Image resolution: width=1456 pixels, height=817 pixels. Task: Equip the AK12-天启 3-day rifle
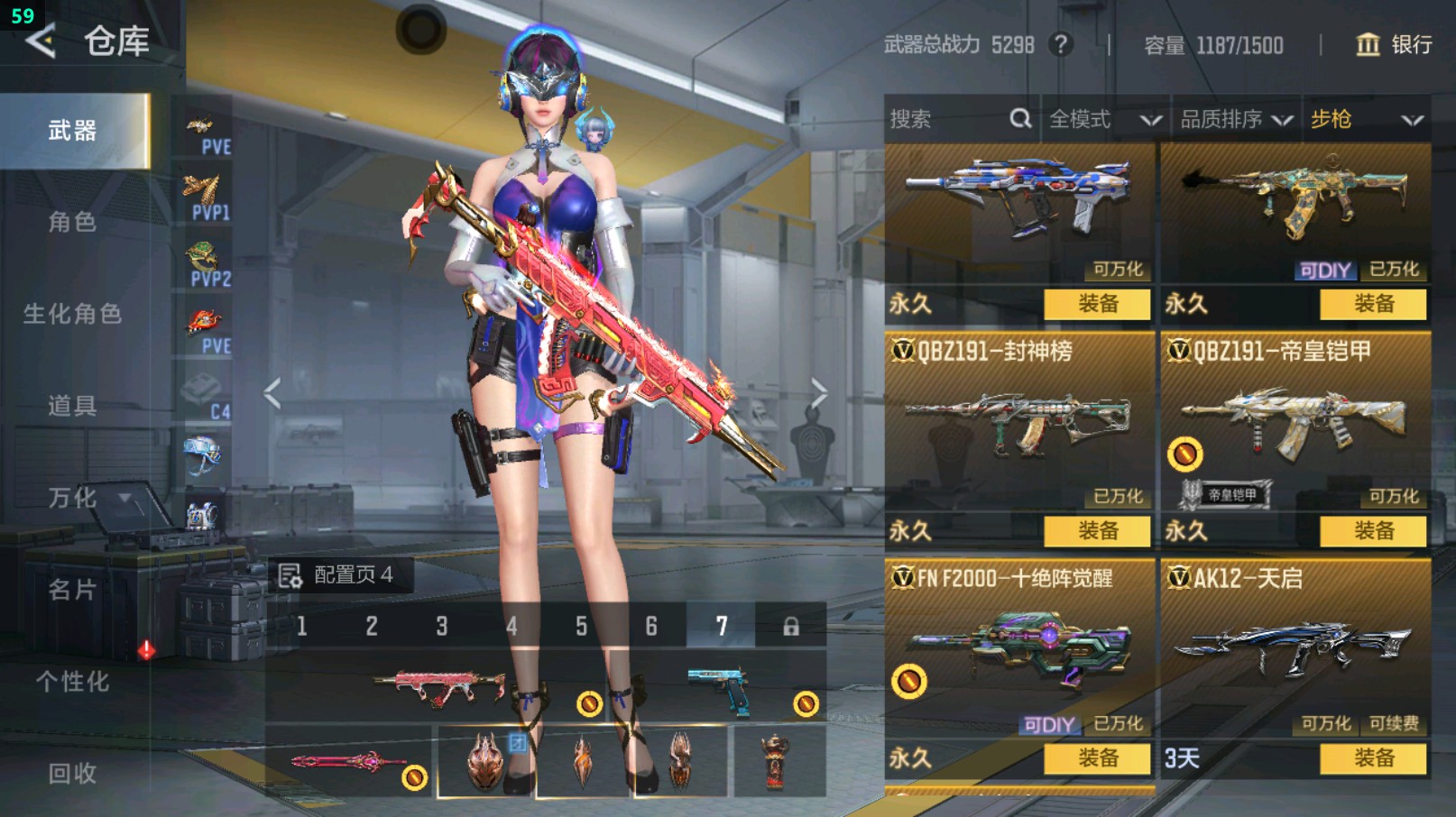coord(1373,758)
